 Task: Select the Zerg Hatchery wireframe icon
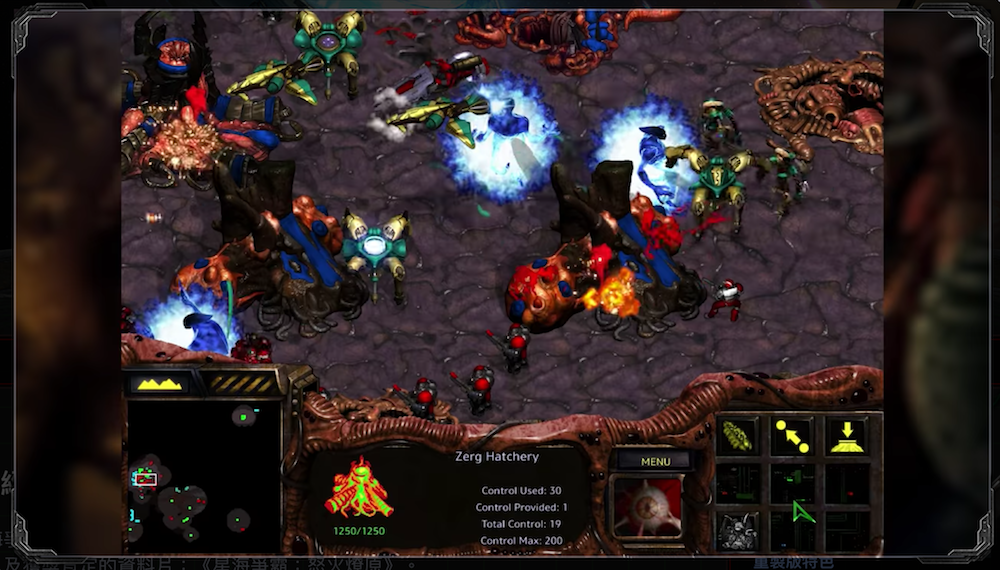tap(358, 490)
